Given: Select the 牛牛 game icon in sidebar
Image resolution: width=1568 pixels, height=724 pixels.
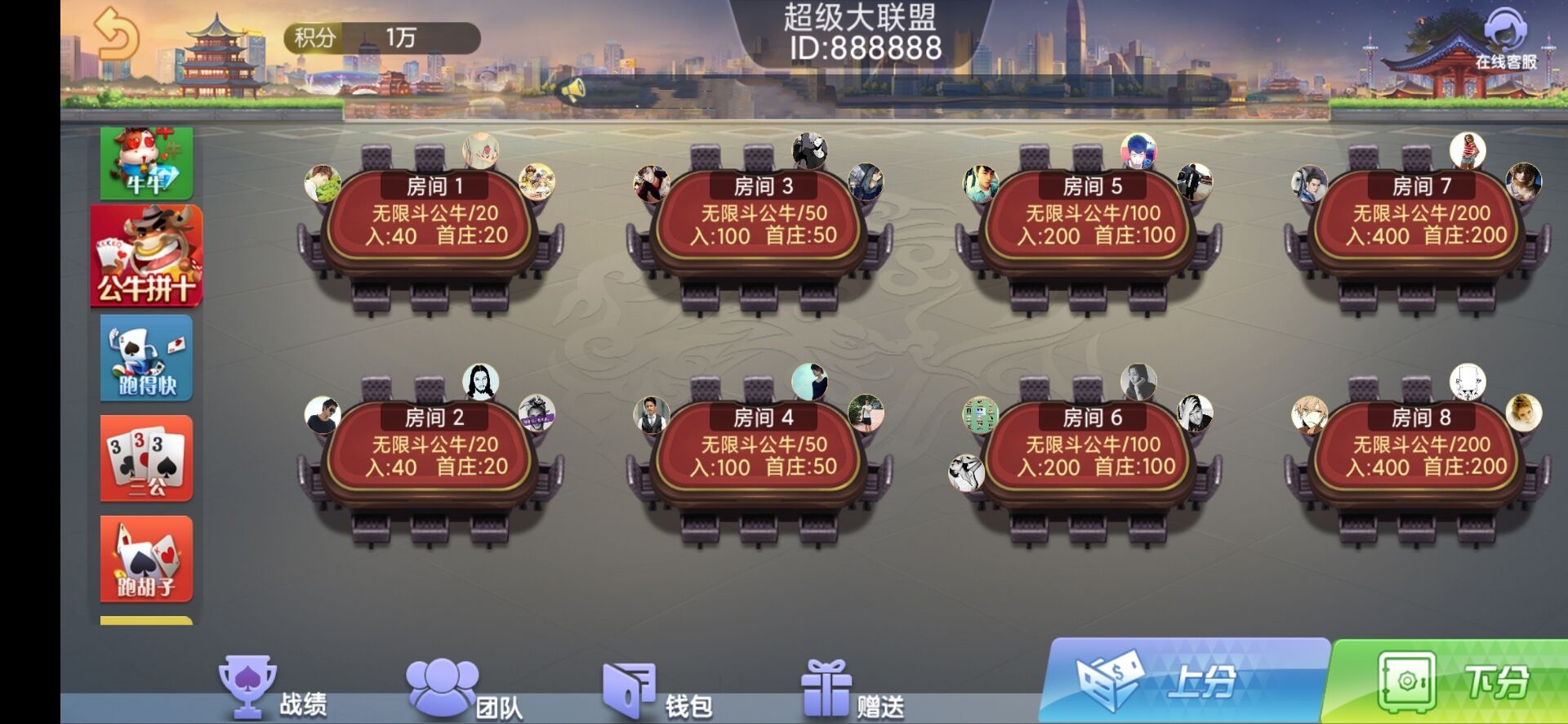Looking at the screenshot, I should [147, 162].
